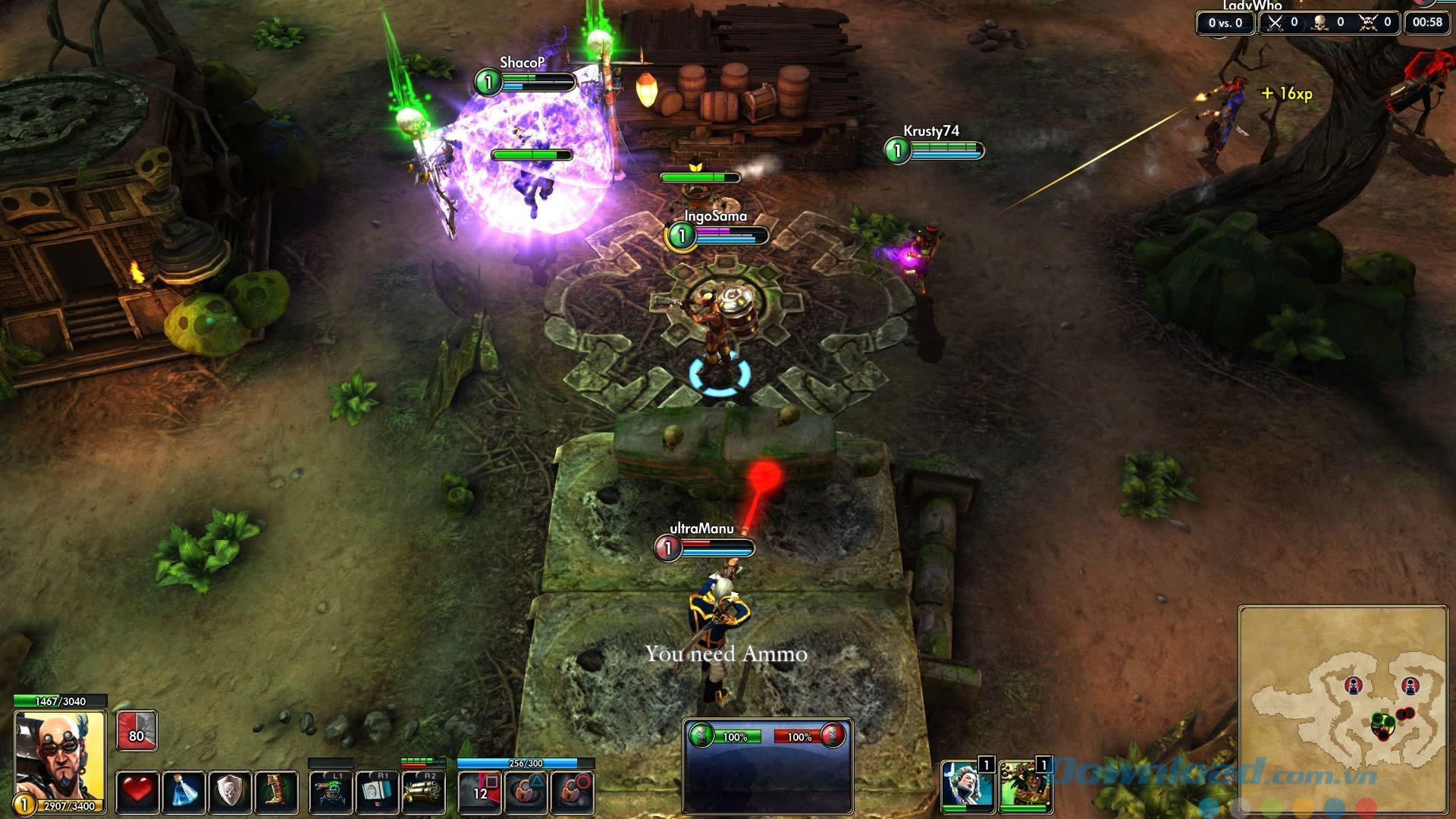The image size is (1456, 819).
Task: Click the 0 vs. 0 score display
Action: pos(1225,21)
